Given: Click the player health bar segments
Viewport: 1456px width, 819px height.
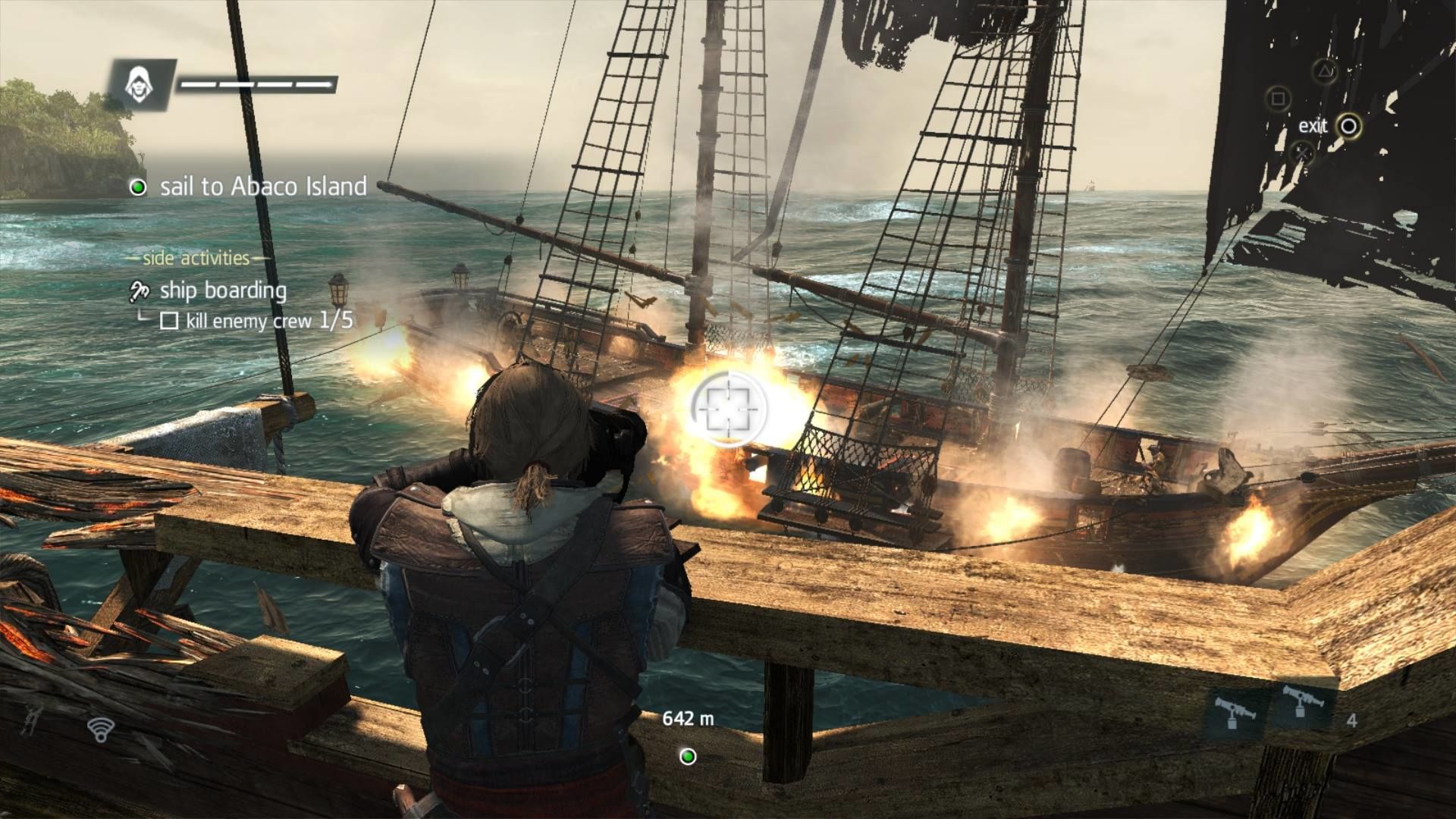Looking at the screenshot, I should pos(258,83).
